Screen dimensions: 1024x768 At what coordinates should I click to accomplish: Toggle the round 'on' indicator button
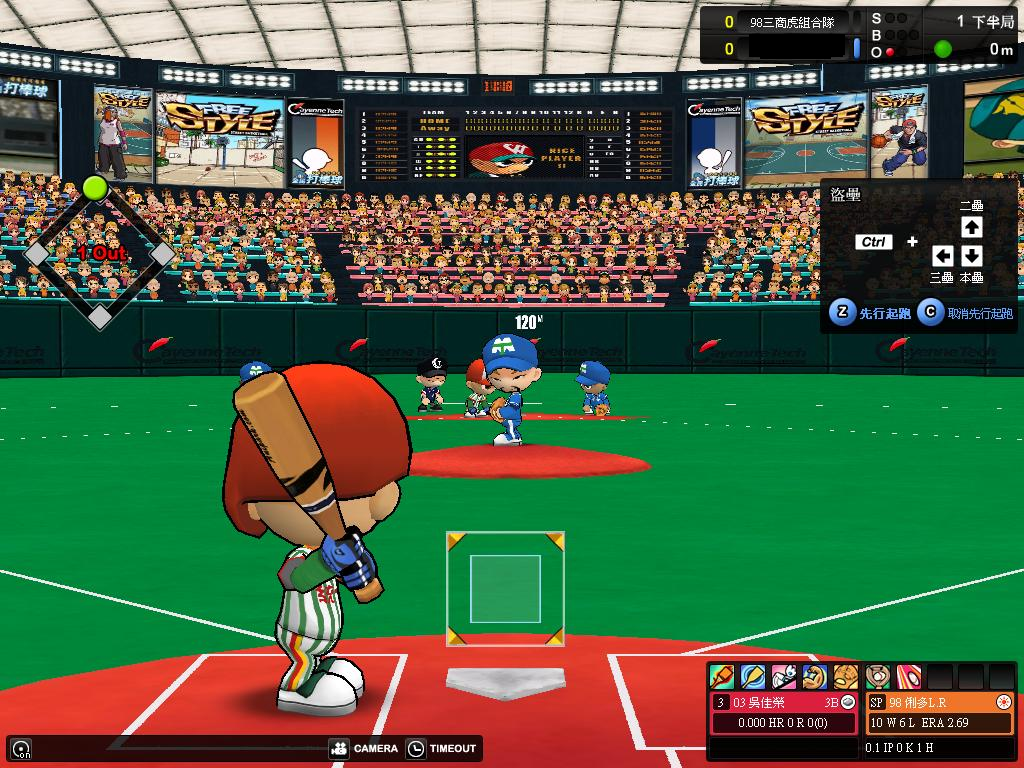click(x=20, y=748)
